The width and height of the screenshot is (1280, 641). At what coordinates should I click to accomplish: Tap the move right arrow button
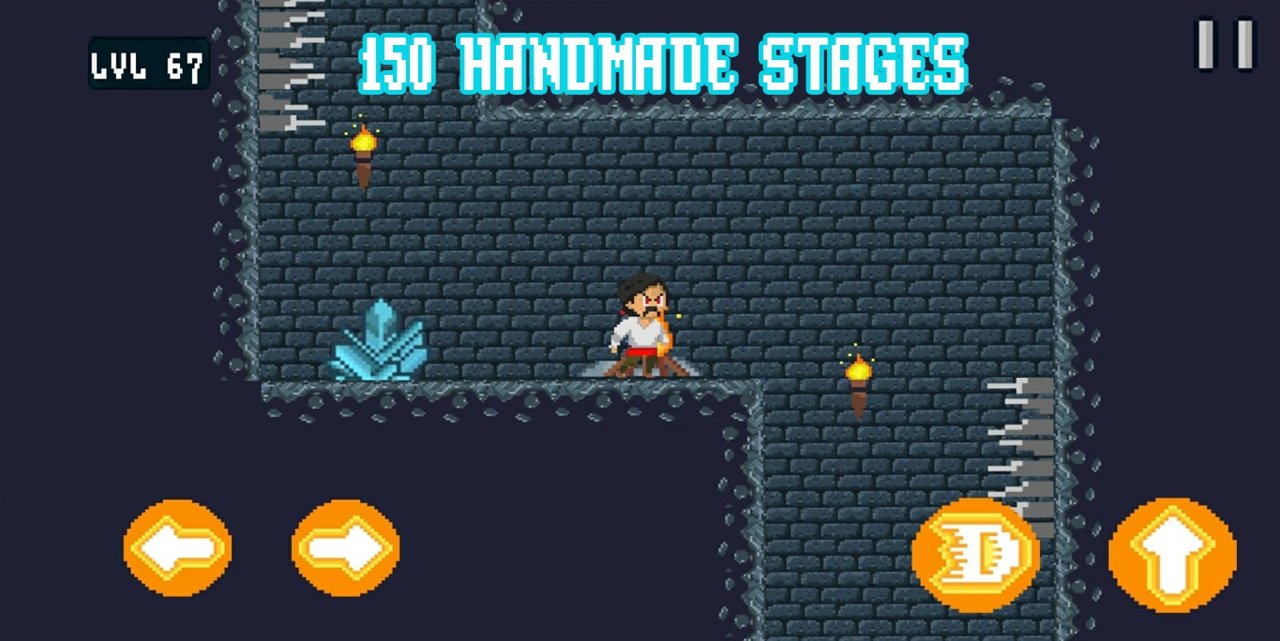[x=346, y=548]
